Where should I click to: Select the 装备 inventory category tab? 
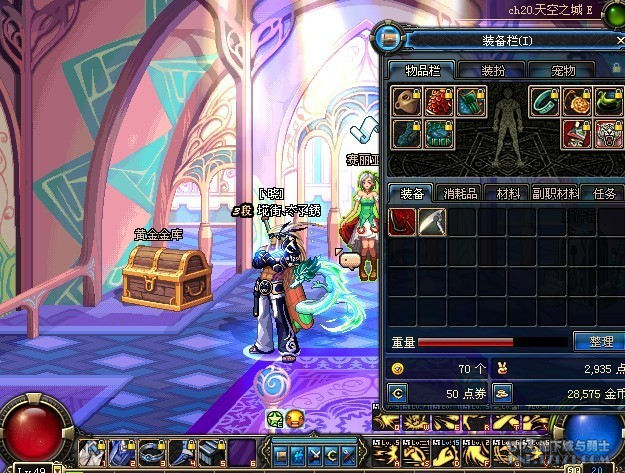(x=411, y=193)
